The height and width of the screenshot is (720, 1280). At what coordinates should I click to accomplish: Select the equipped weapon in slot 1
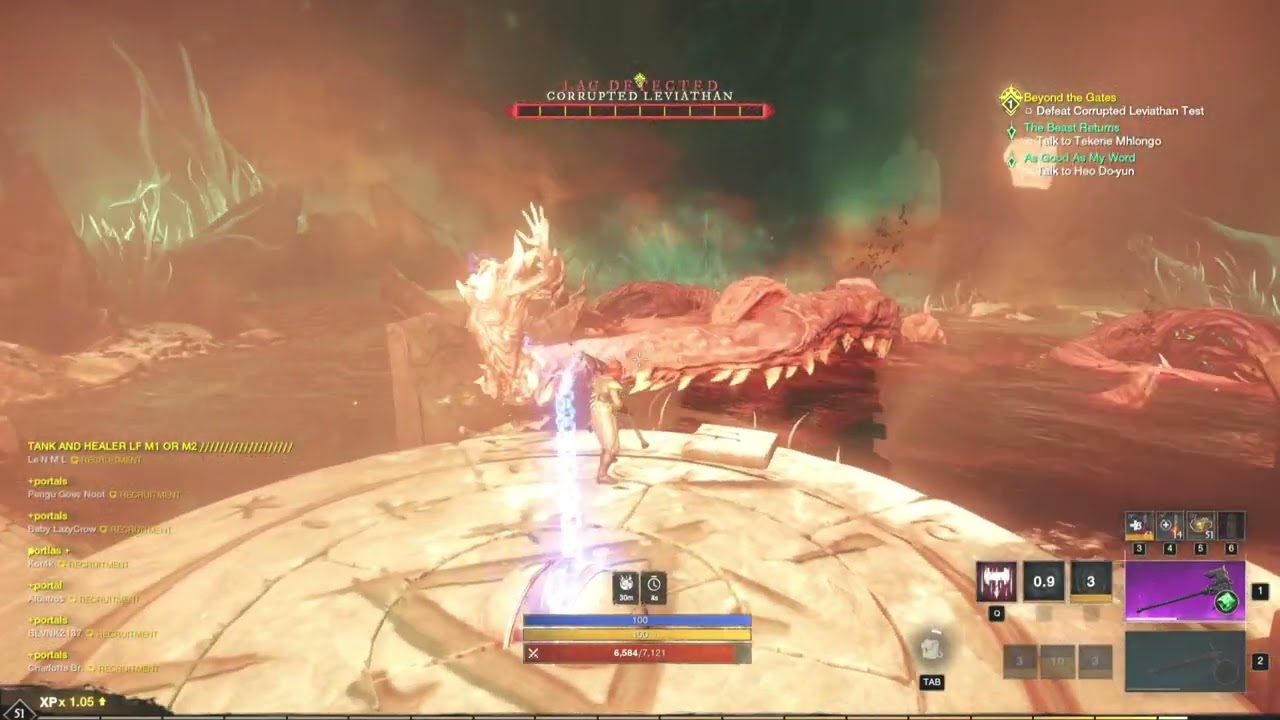(1185, 590)
